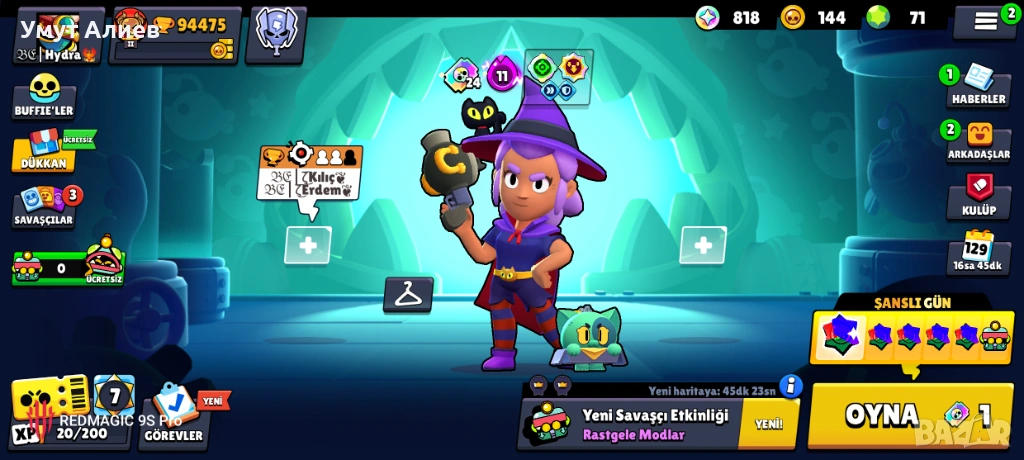Viewport: 1024px width, 460px height.
Task: Open the Haberler news panel
Action: point(977,87)
